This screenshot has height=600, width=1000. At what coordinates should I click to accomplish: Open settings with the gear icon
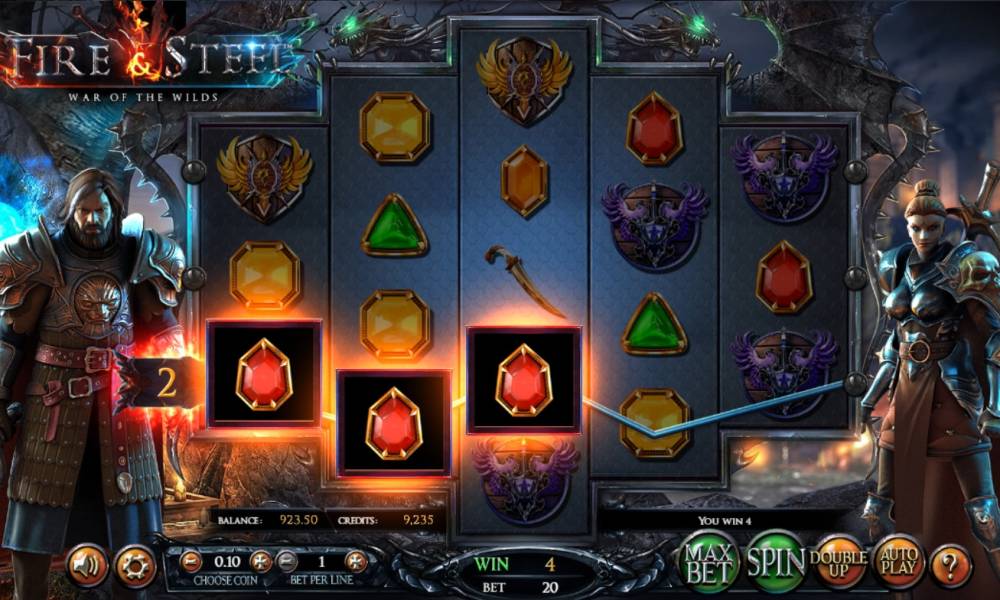coord(135,566)
